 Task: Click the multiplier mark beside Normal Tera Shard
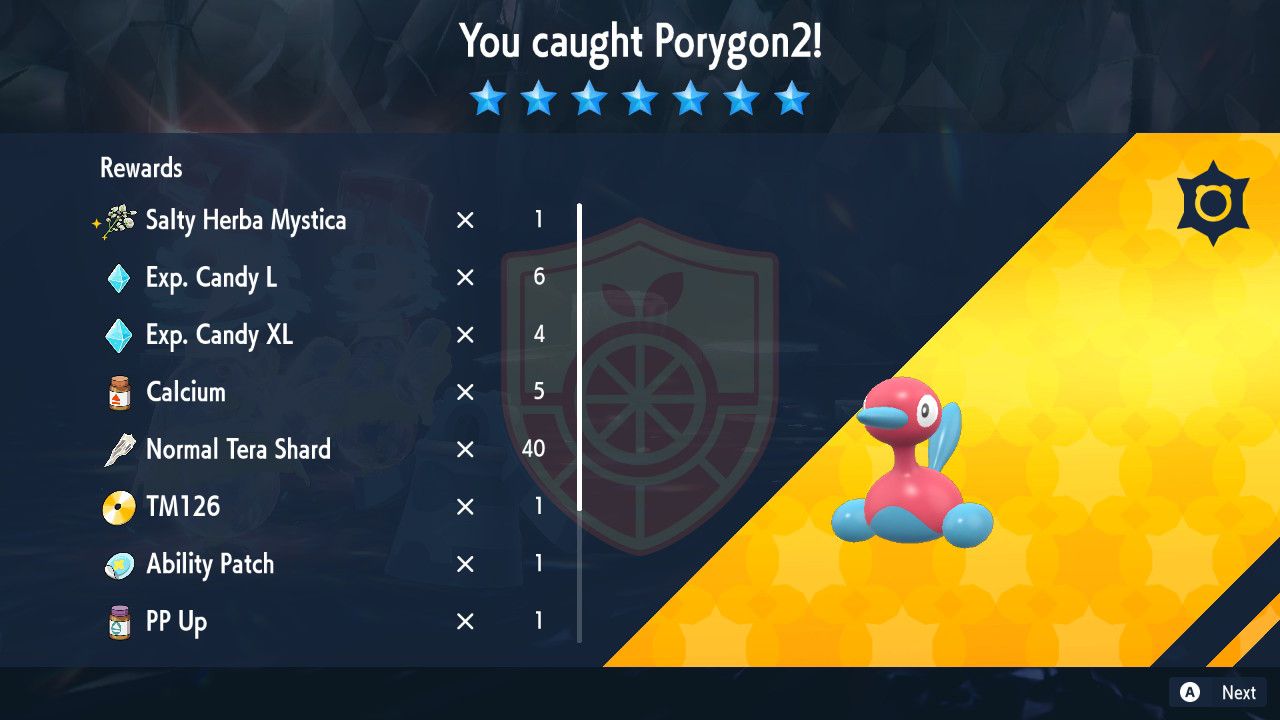pyautogui.click(x=464, y=449)
